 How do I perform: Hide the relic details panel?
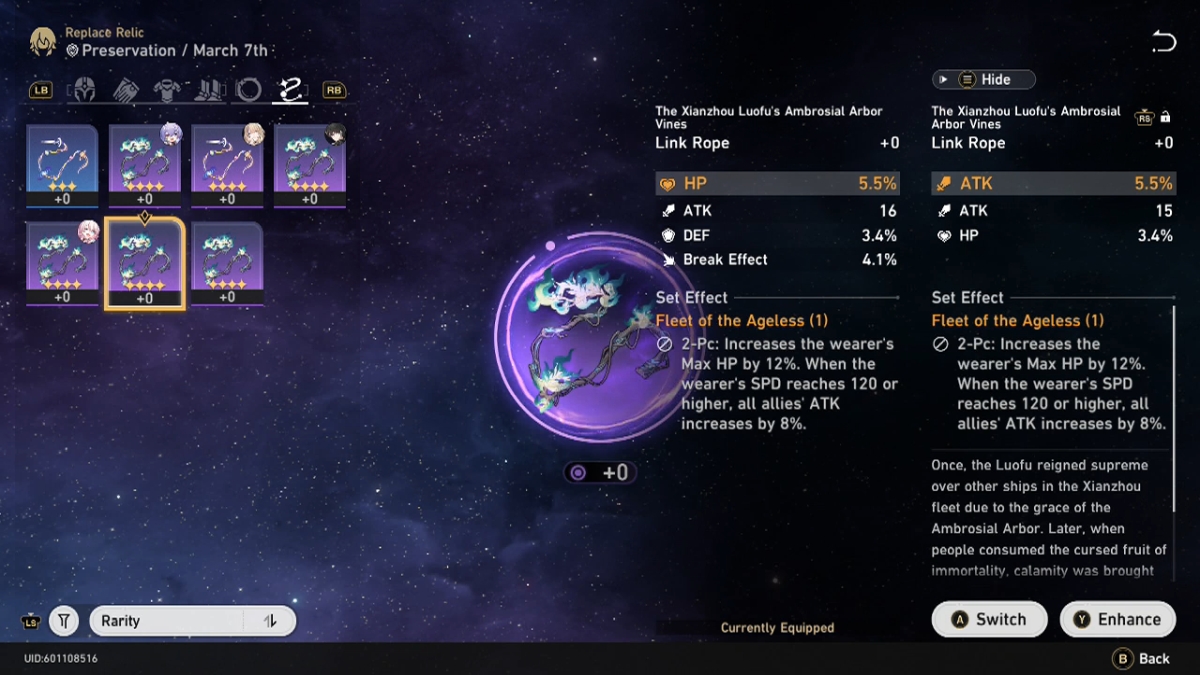(x=983, y=80)
